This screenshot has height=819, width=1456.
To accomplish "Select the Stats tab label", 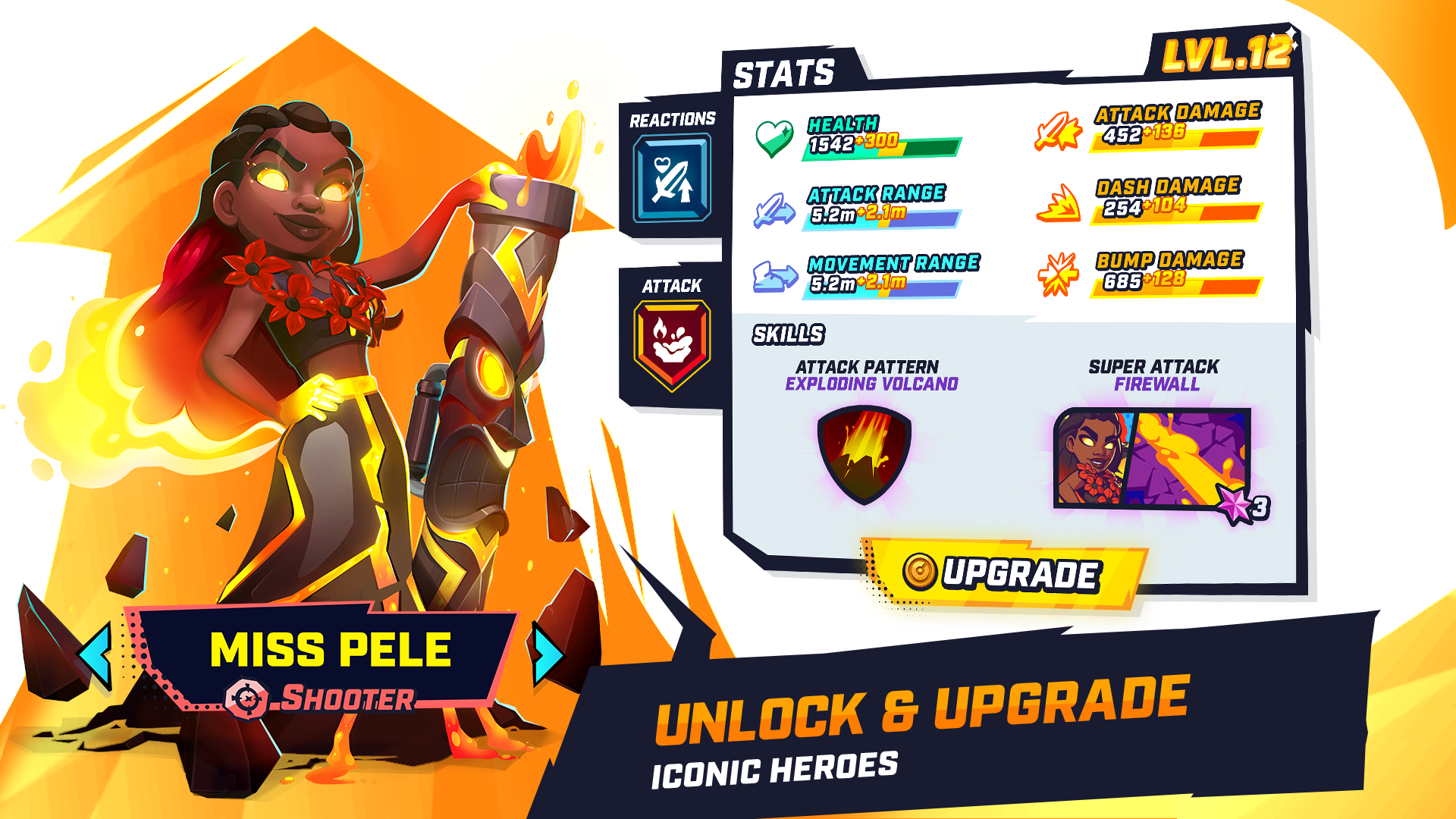I will (783, 74).
